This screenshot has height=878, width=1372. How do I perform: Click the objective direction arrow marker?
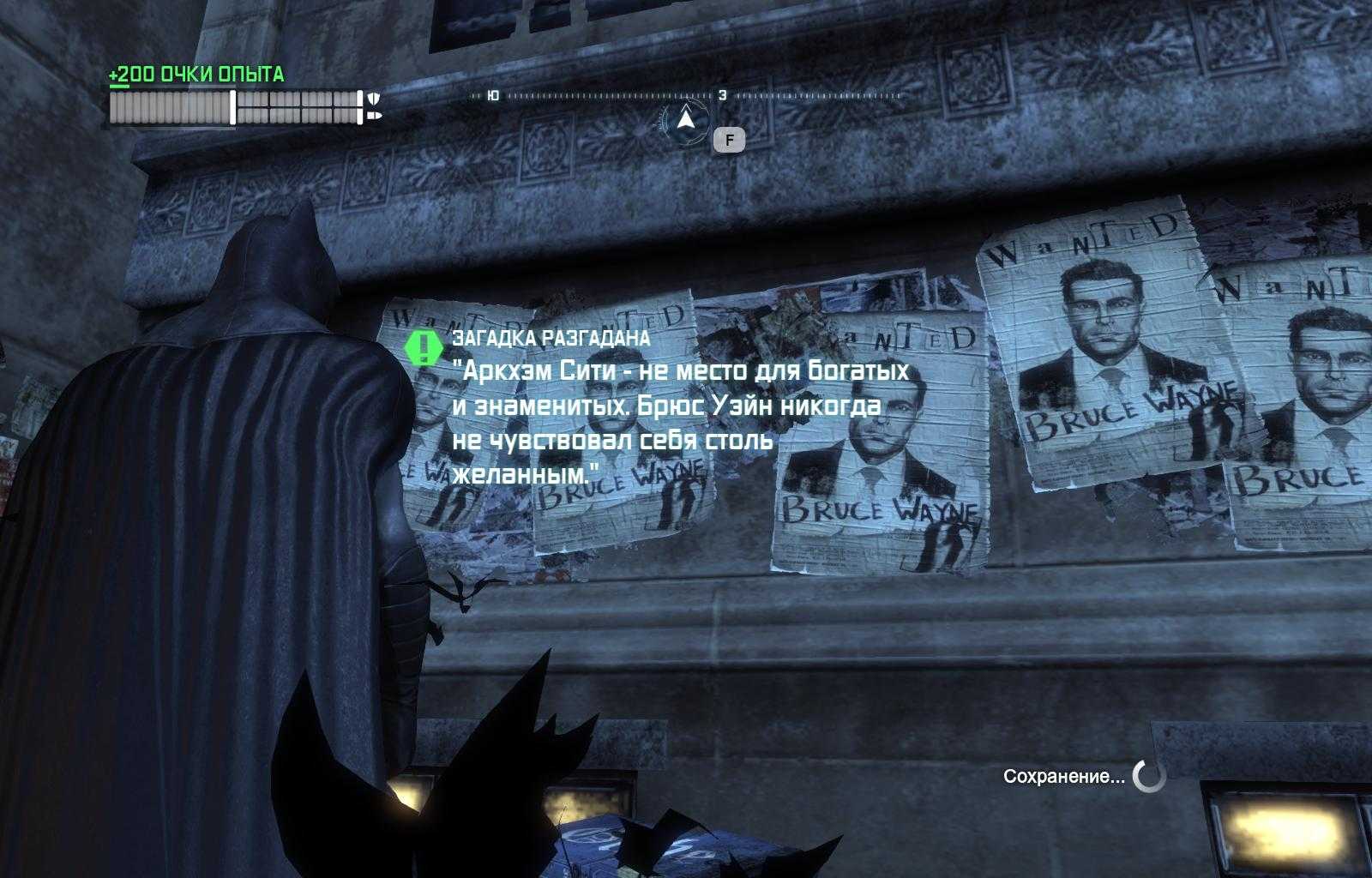click(x=684, y=119)
